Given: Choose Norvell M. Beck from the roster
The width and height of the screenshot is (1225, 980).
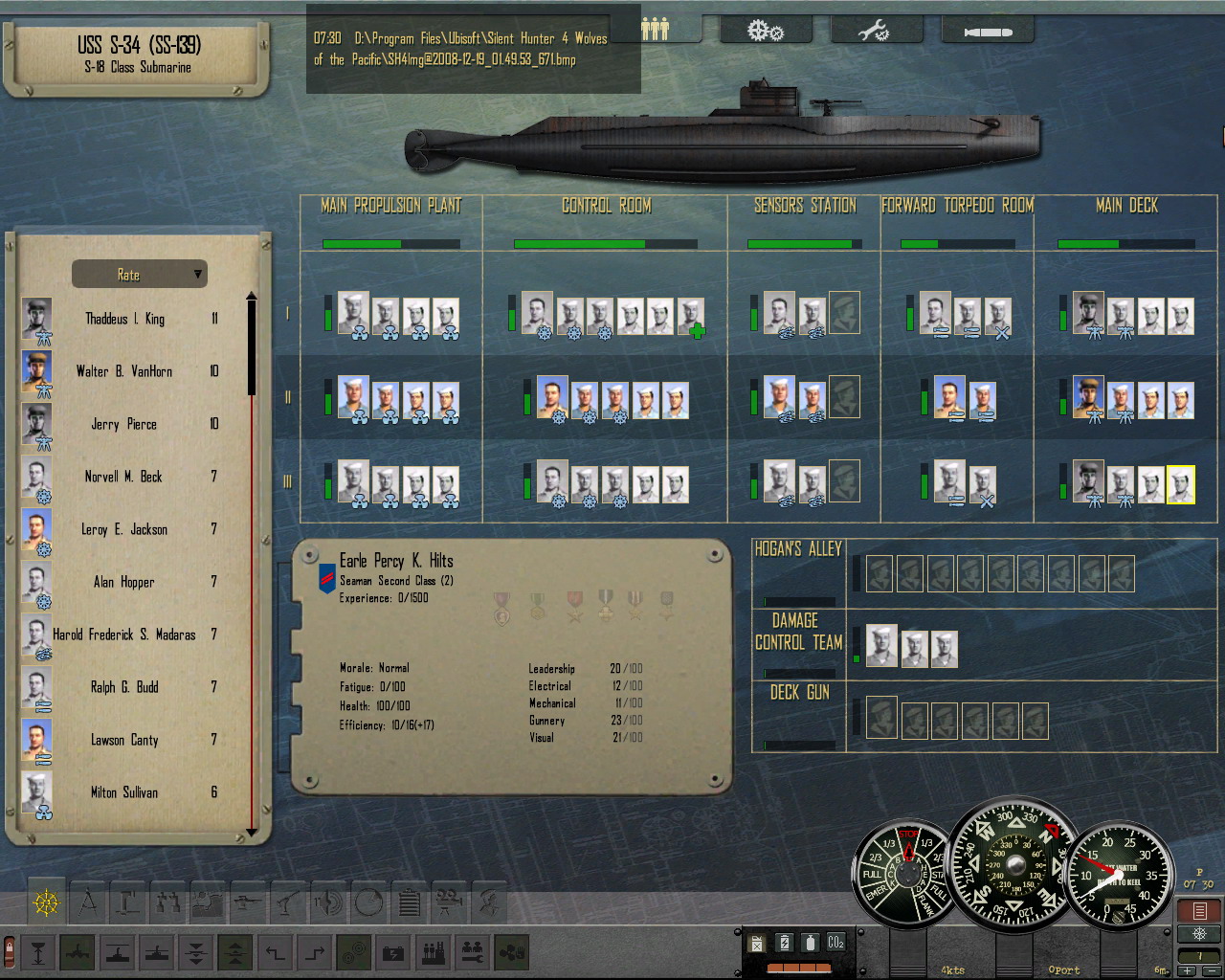Looking at the screenshot, I should click(123, 477).
